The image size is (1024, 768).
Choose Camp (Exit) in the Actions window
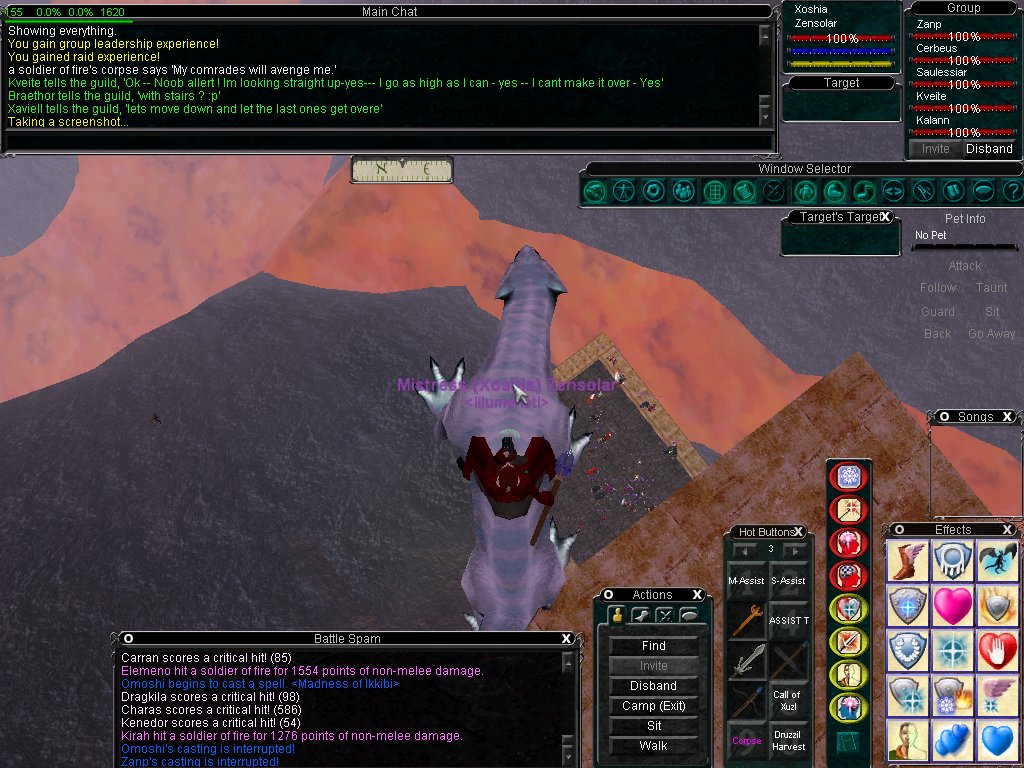pos(653,706)
